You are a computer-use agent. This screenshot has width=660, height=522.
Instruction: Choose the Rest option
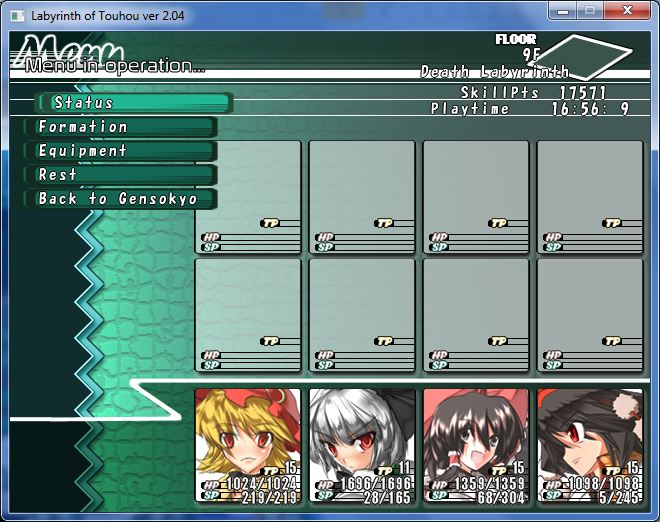(x=120, y=175)
